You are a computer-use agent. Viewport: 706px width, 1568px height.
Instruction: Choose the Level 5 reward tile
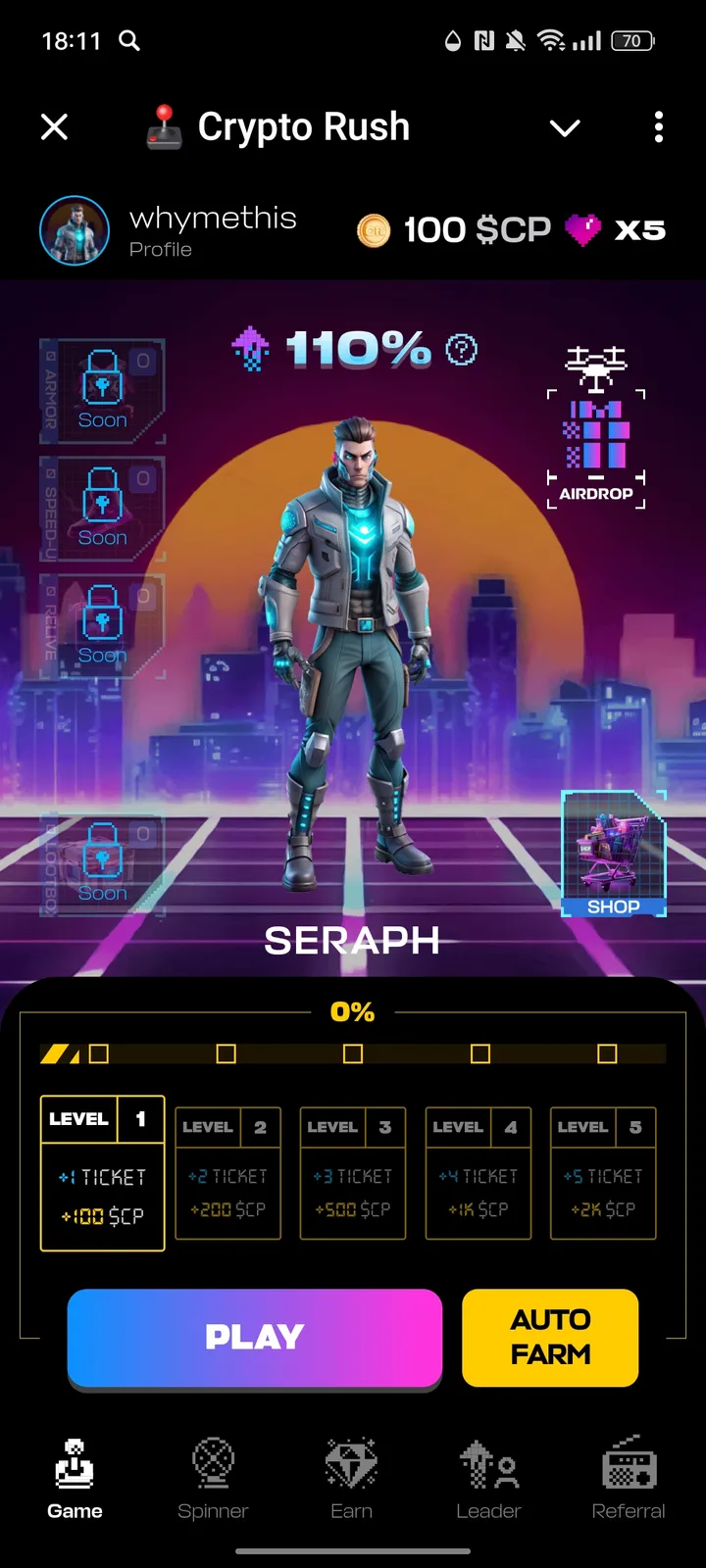click(x=603, y=1173)
